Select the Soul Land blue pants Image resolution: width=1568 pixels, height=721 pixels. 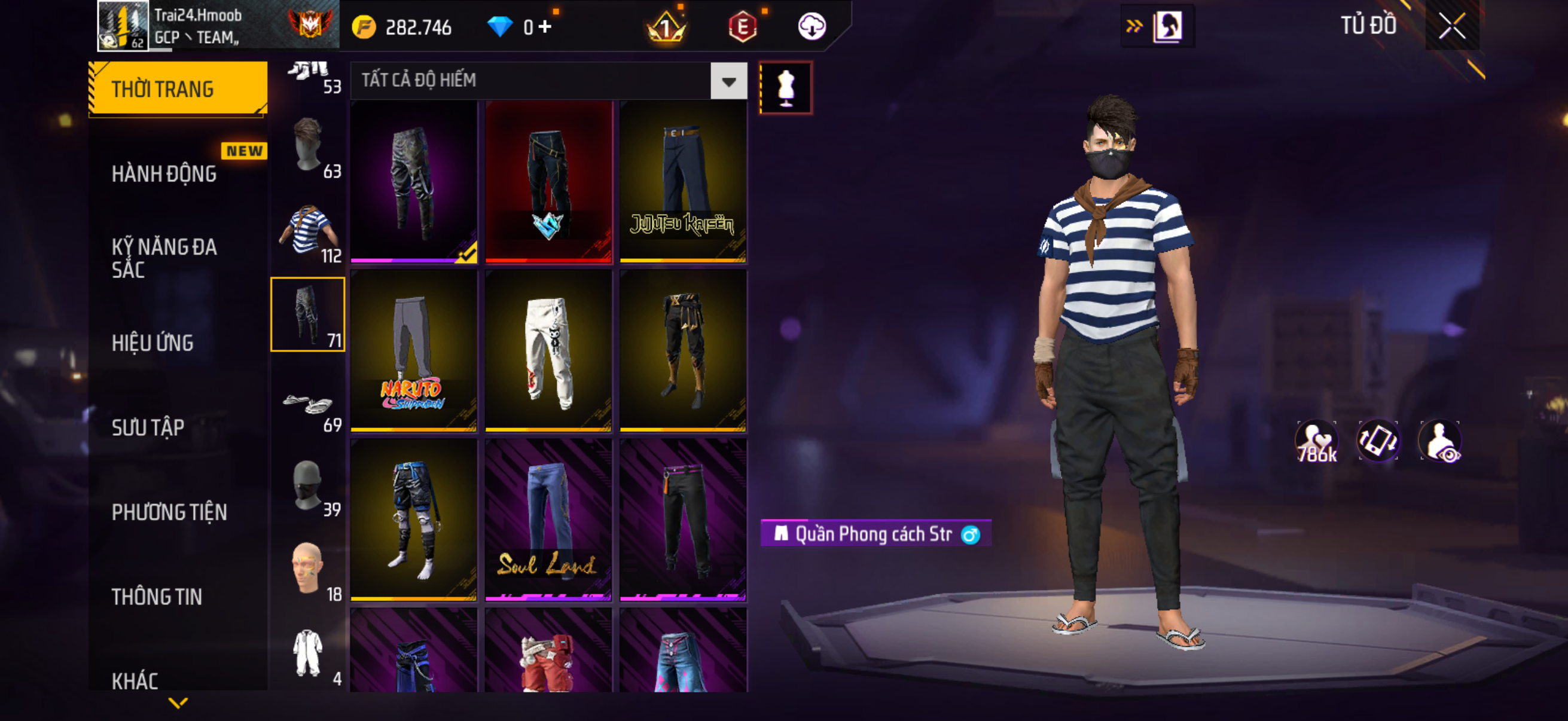(x=548, y=520)
